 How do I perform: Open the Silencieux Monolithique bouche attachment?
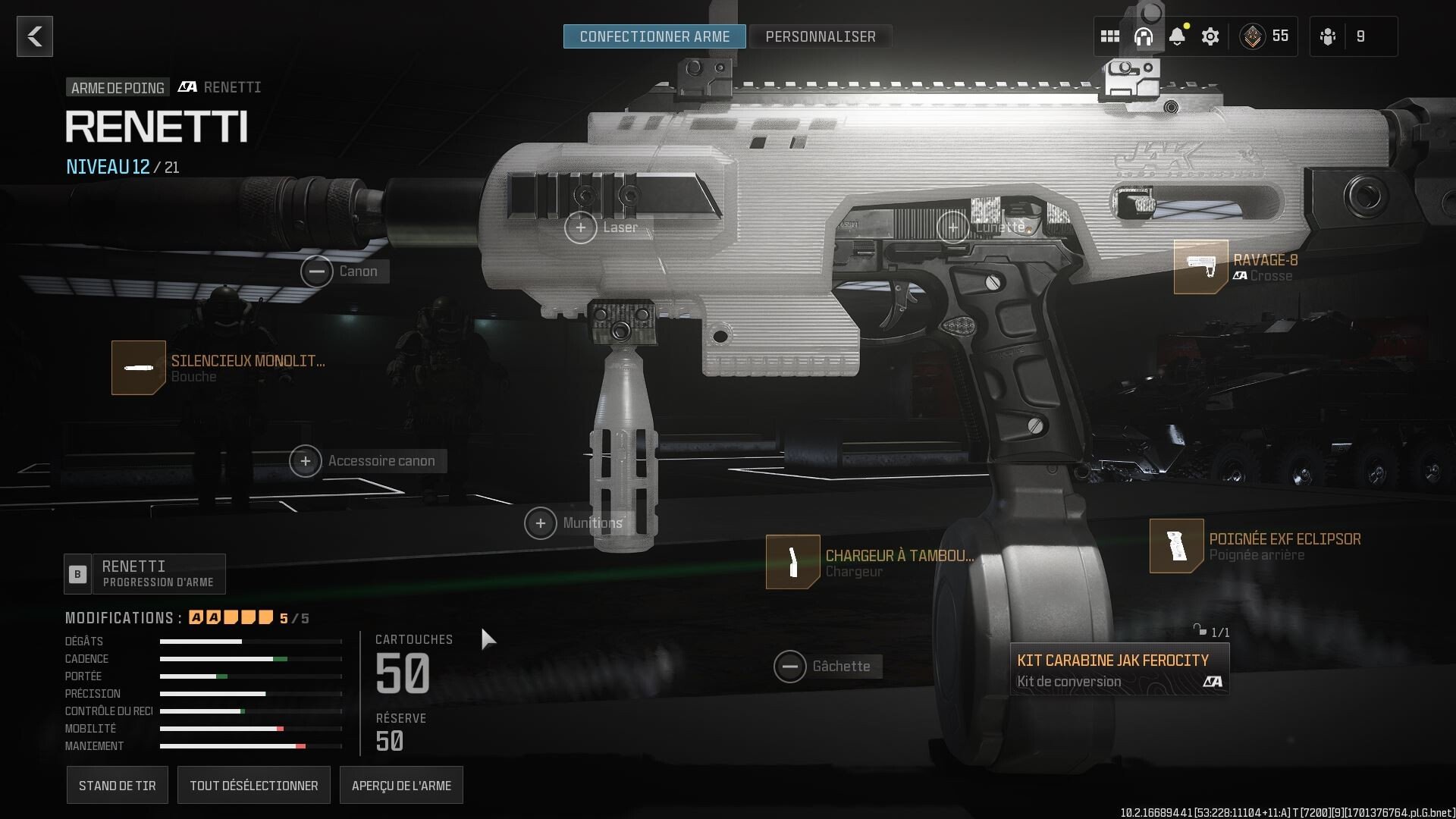click(139, 368)
